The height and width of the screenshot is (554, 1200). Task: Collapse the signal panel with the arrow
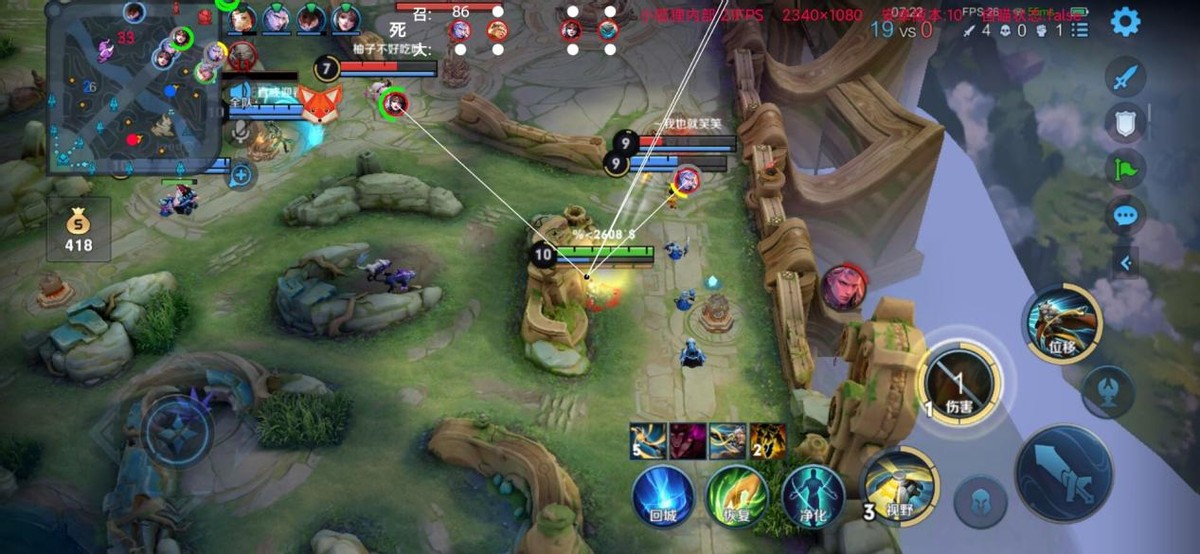pos(1126,263)
